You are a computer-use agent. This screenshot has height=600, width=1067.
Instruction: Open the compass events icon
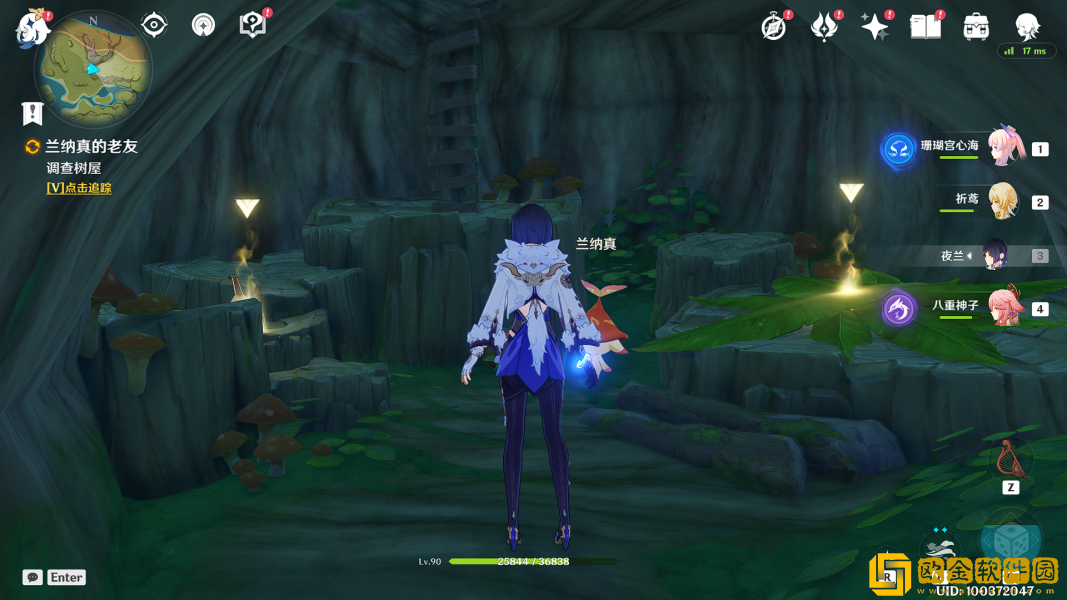point(773,27)
